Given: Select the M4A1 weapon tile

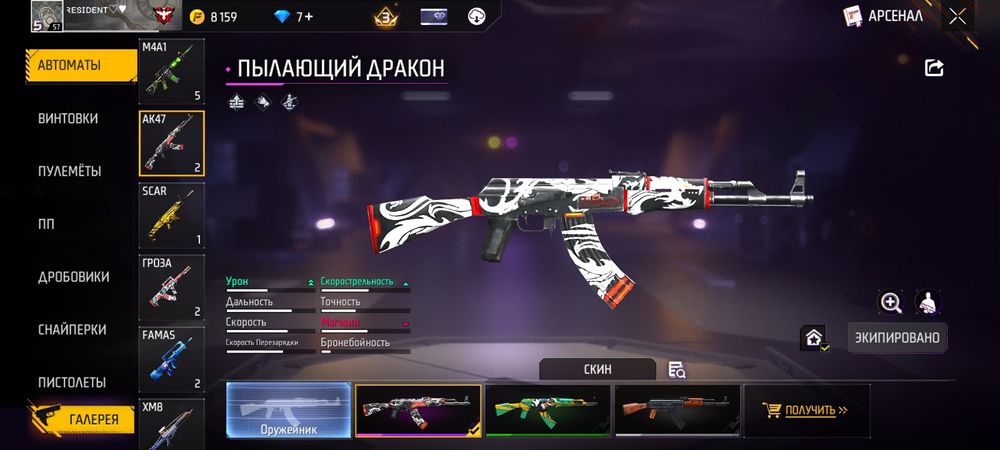Looking at the screenshot, I should tap(171, 71).
